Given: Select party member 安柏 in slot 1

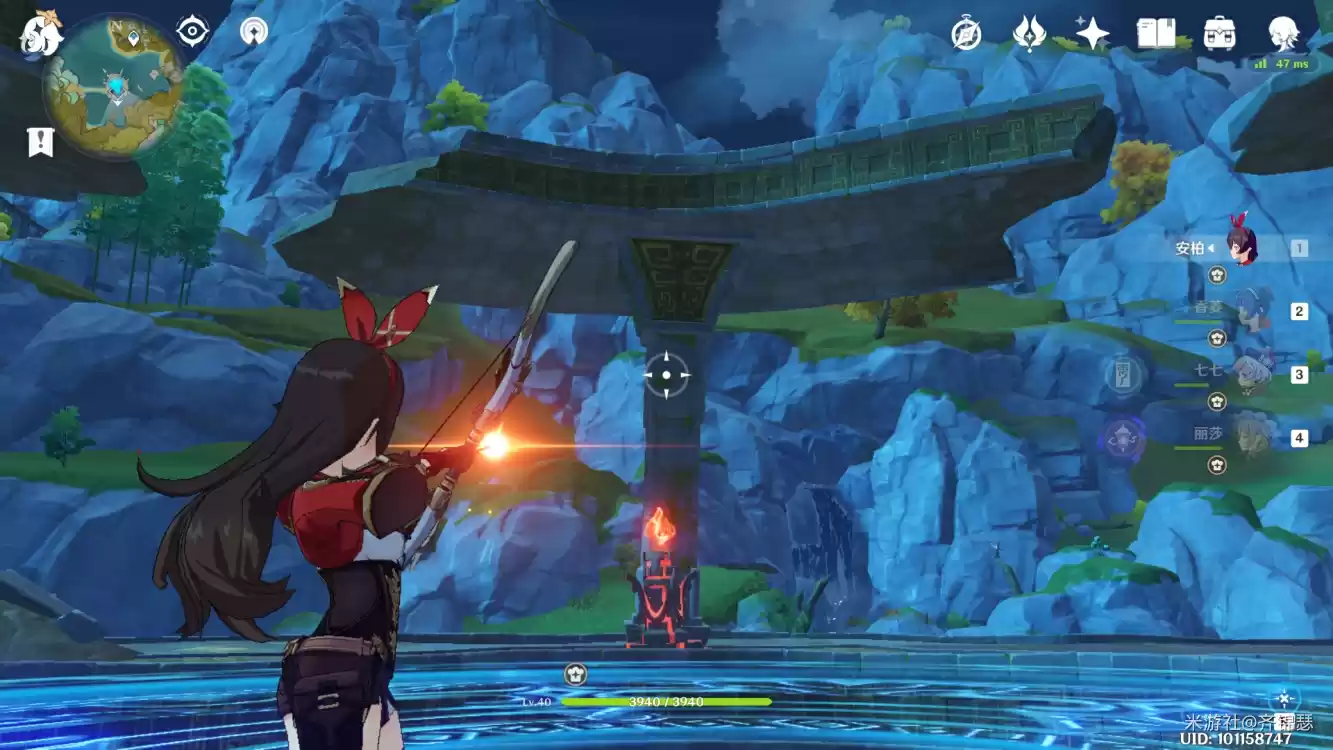Looking at the screenshot, I should tap(1242, 247).
